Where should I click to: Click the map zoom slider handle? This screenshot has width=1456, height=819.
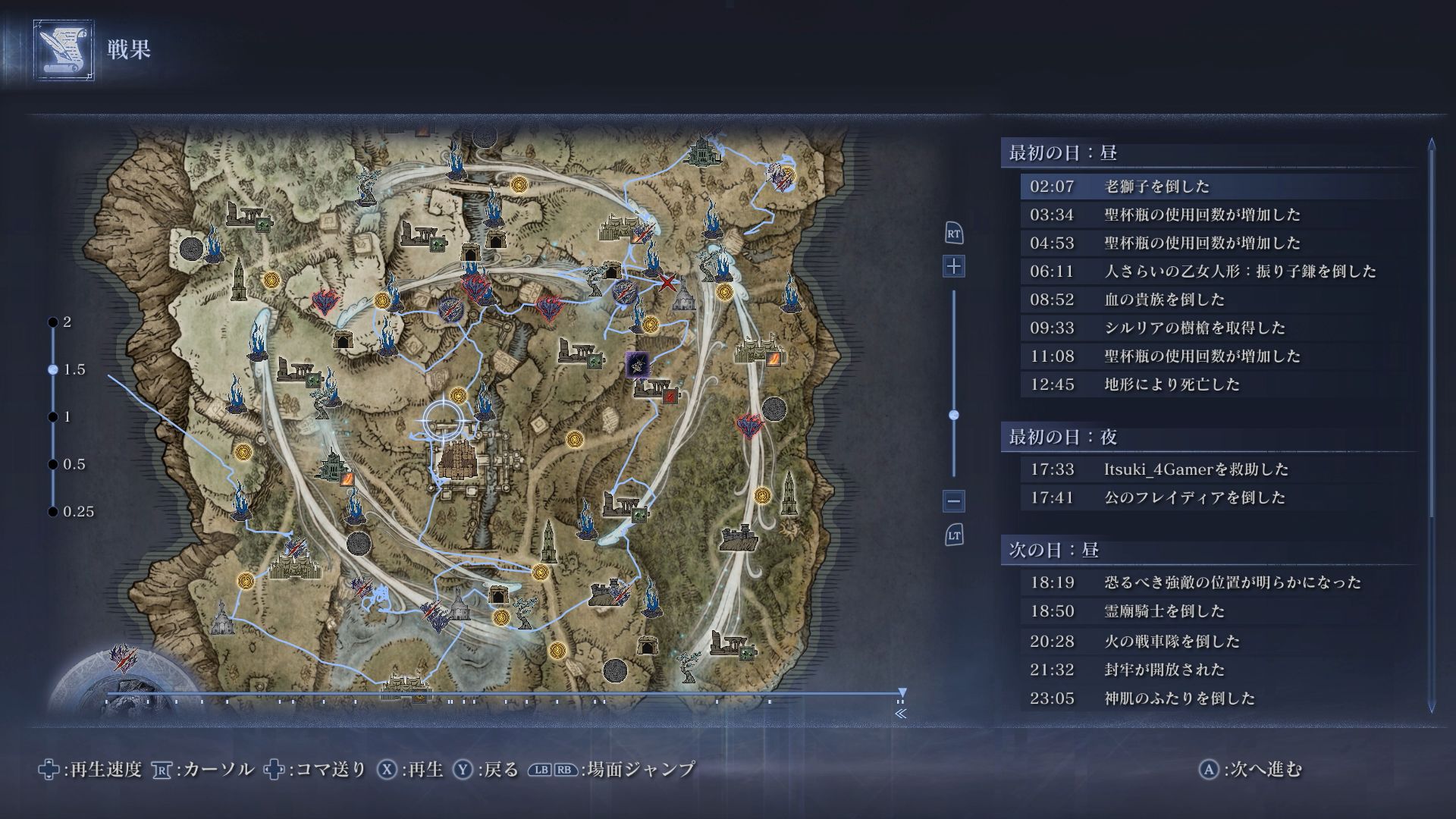click(x=954, y=415)
